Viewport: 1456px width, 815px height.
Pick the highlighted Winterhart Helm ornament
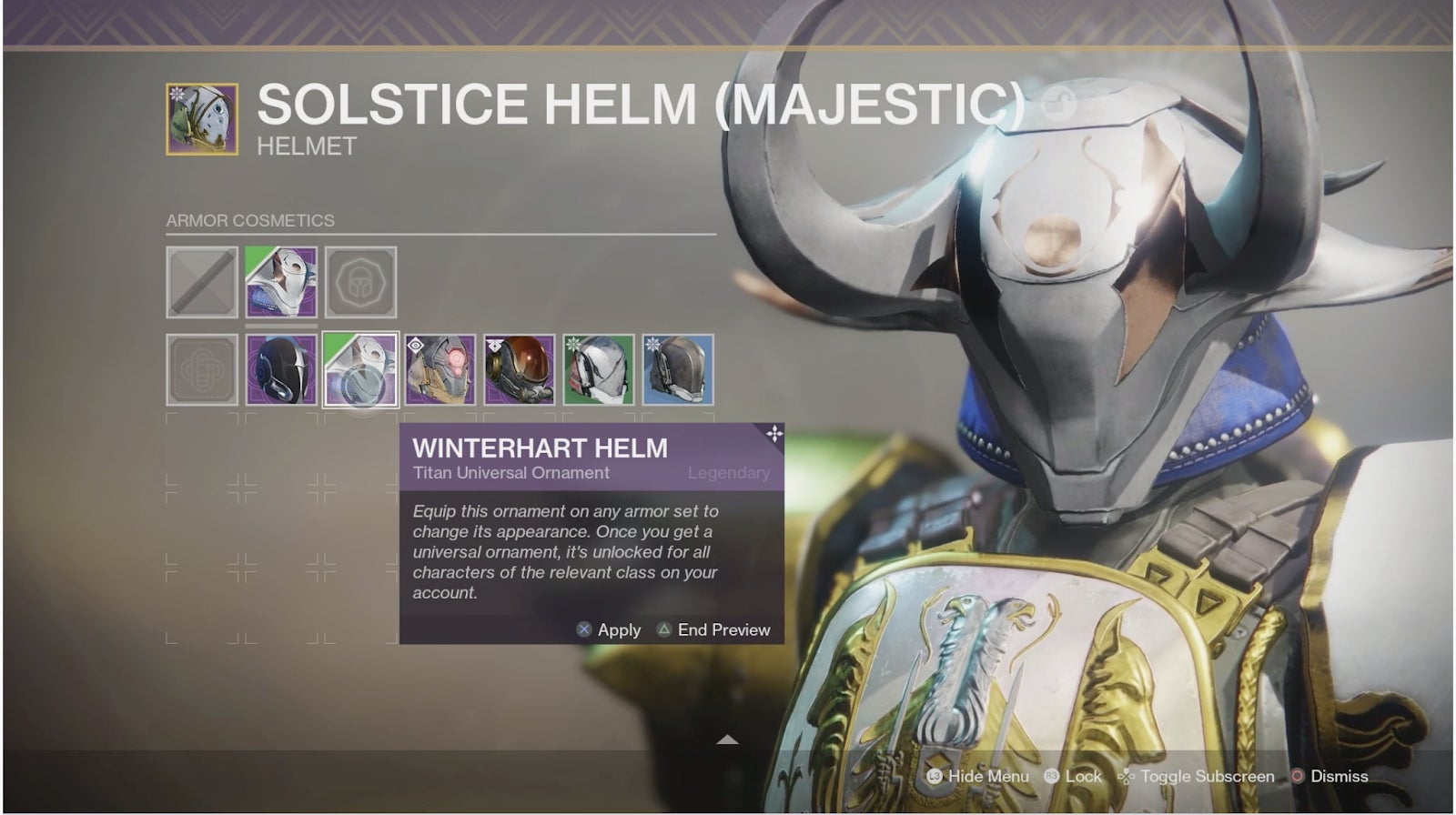pyautogui.click(x=360, y=369)
